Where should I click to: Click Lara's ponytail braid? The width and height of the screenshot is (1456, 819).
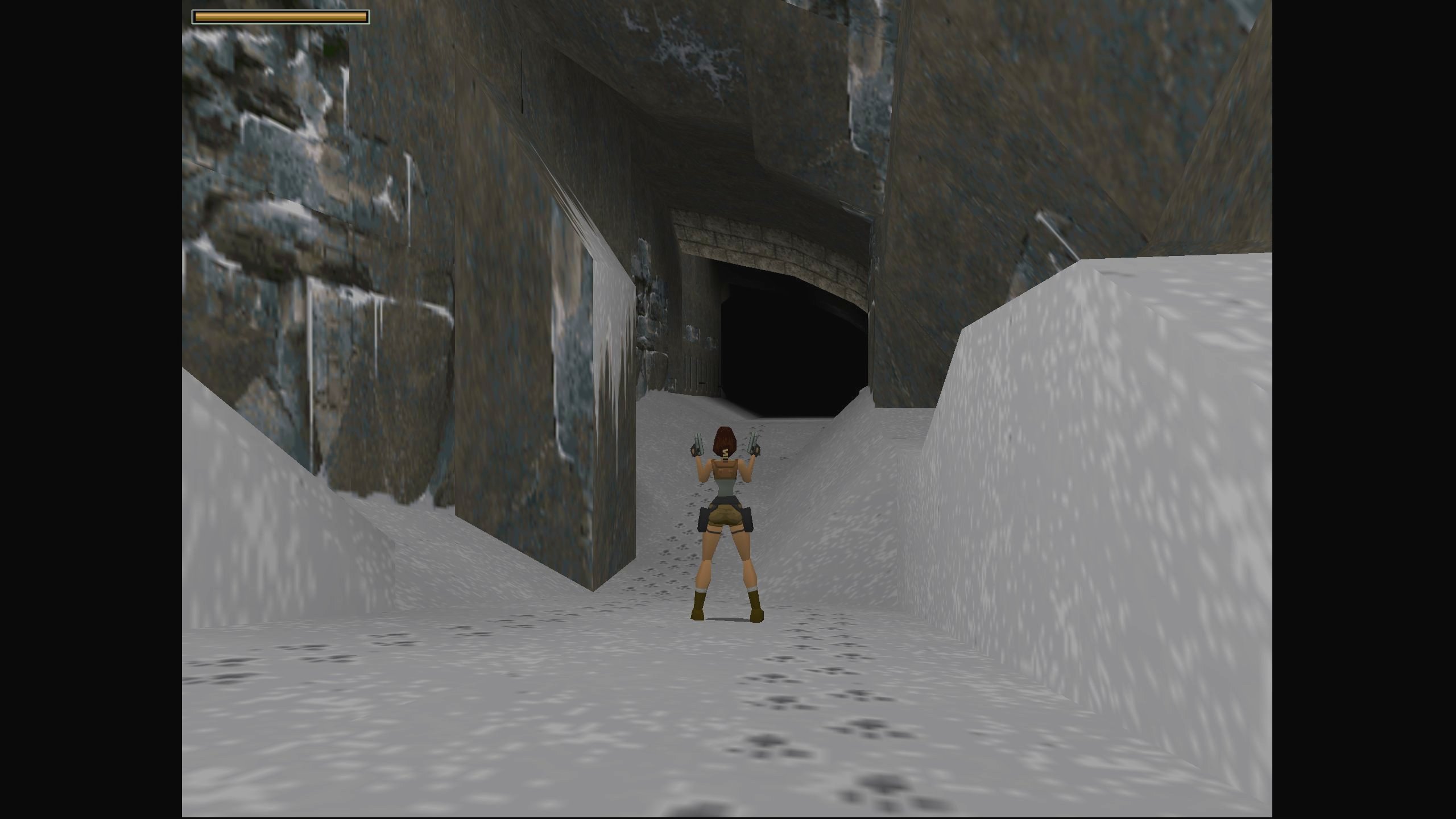725,455
